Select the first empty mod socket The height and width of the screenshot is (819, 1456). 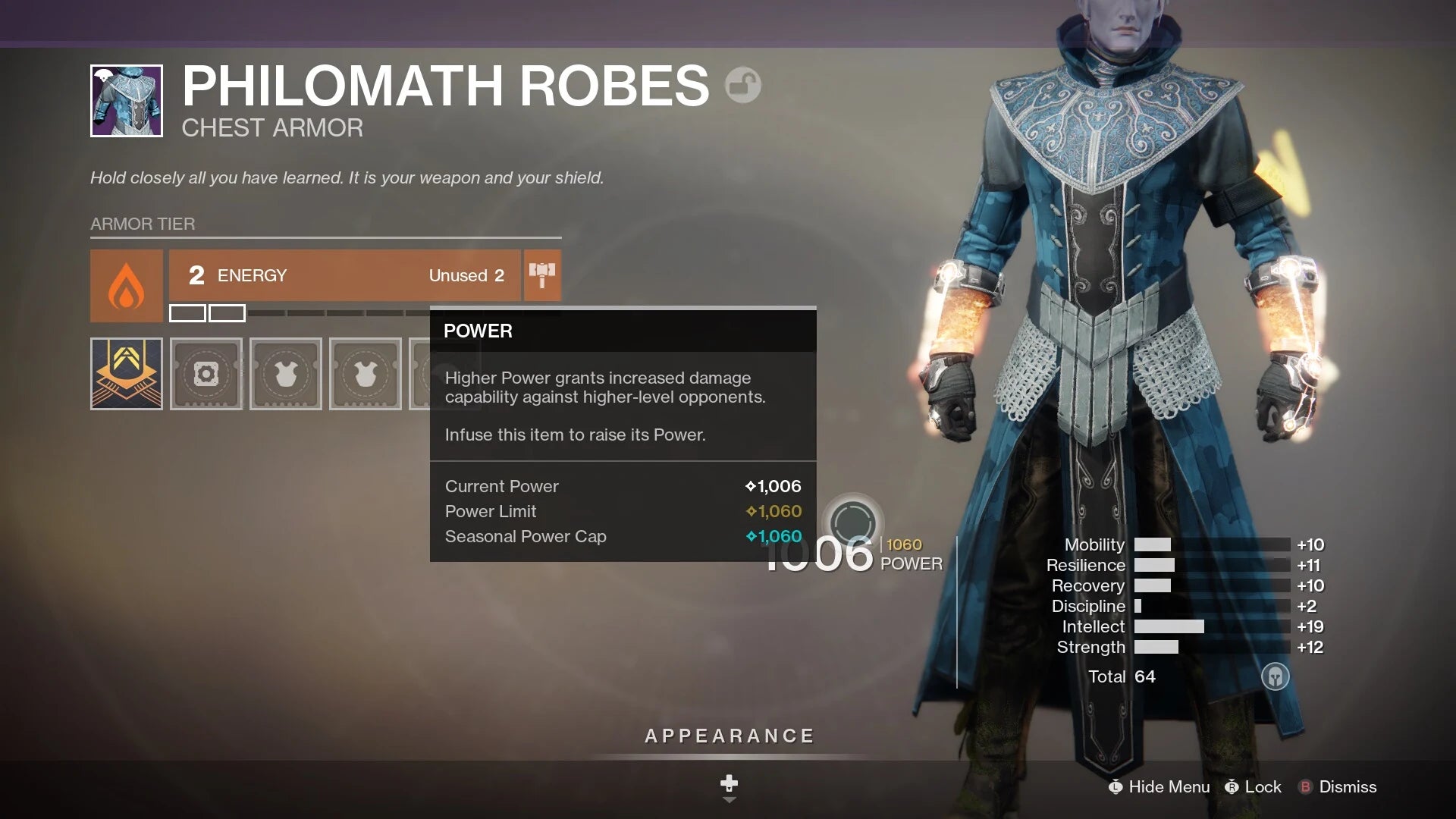(x=206, y=373)
